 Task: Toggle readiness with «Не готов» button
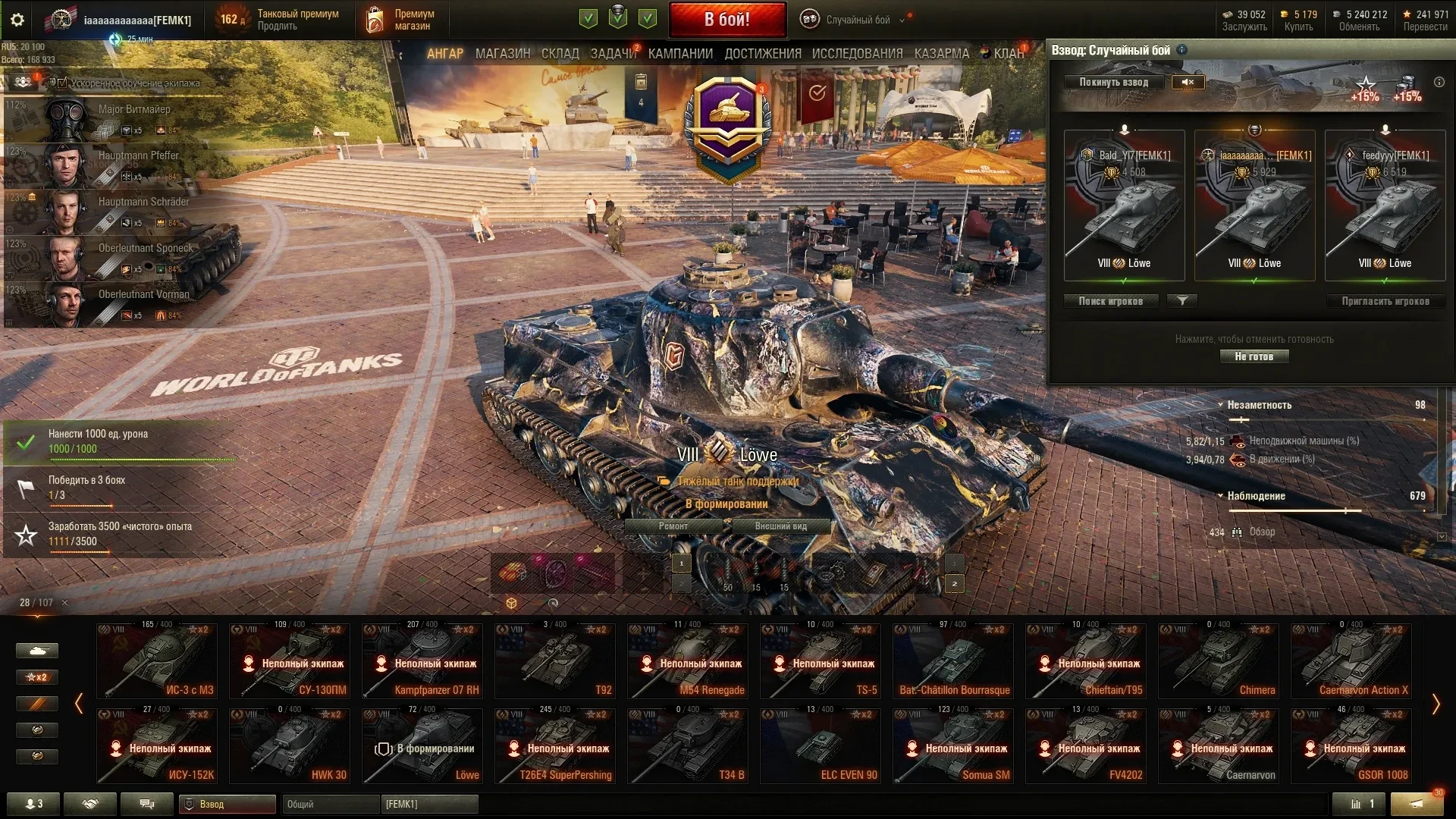(x=1254, y=356)
